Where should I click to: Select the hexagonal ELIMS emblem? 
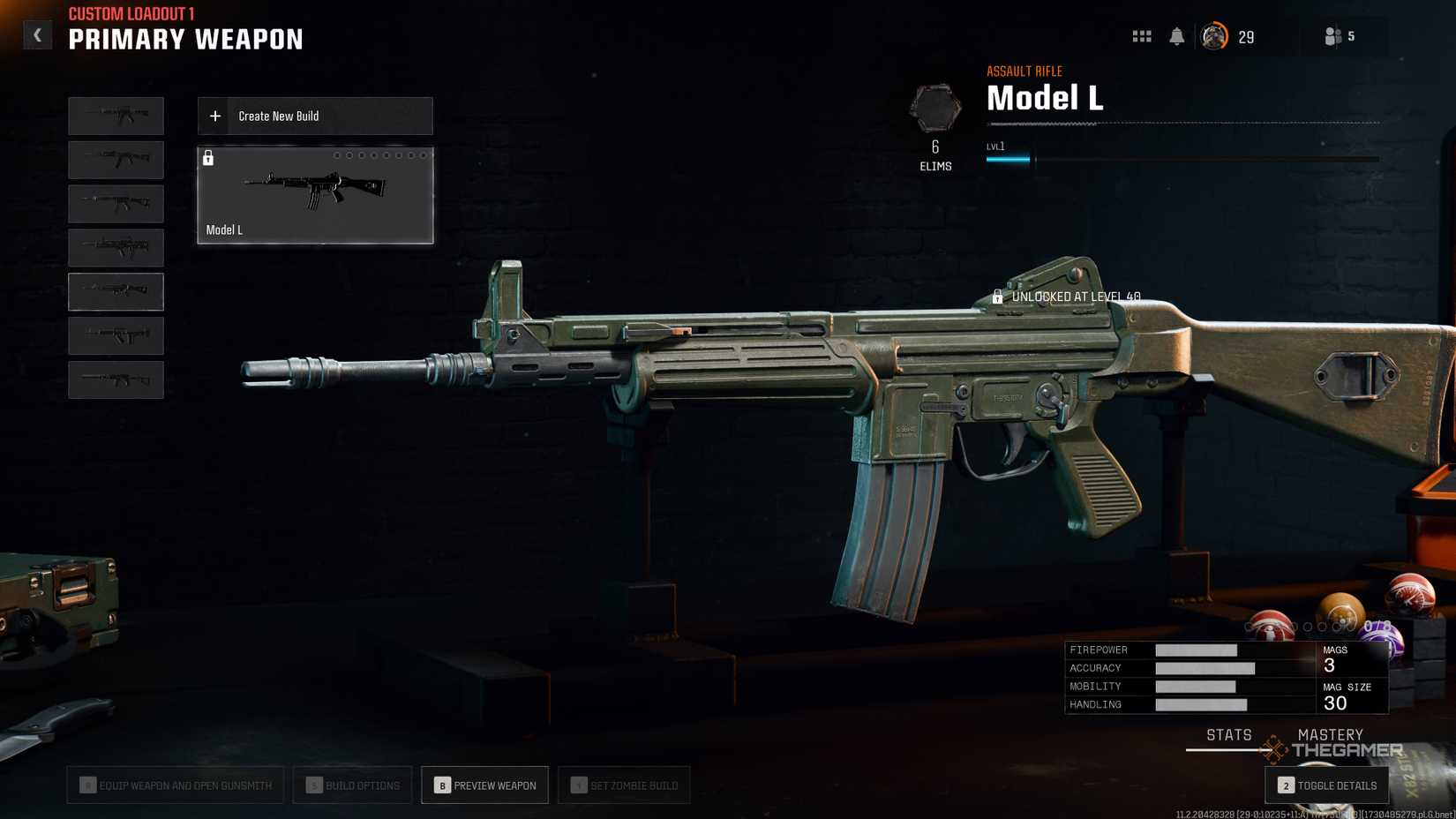(934, 110)
